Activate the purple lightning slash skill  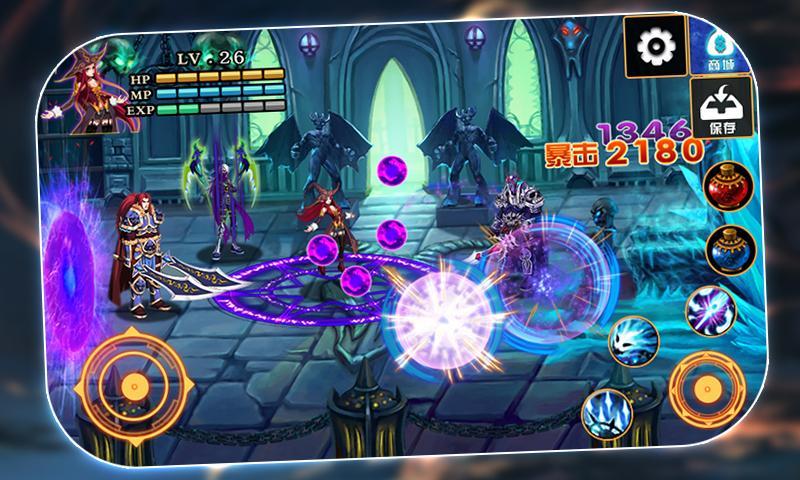710,309
